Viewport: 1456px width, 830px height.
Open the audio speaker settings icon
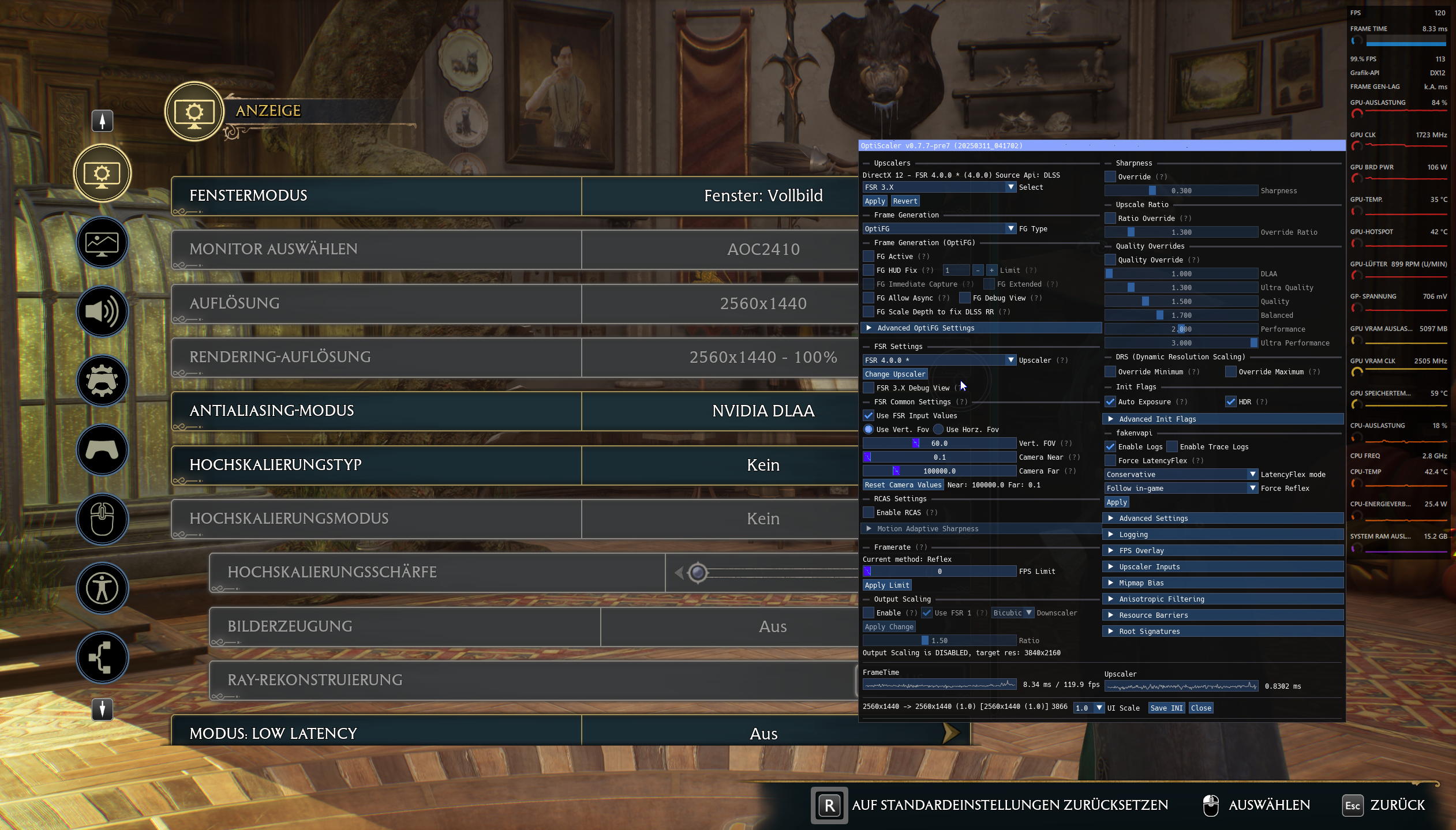(x=102, y=311)
